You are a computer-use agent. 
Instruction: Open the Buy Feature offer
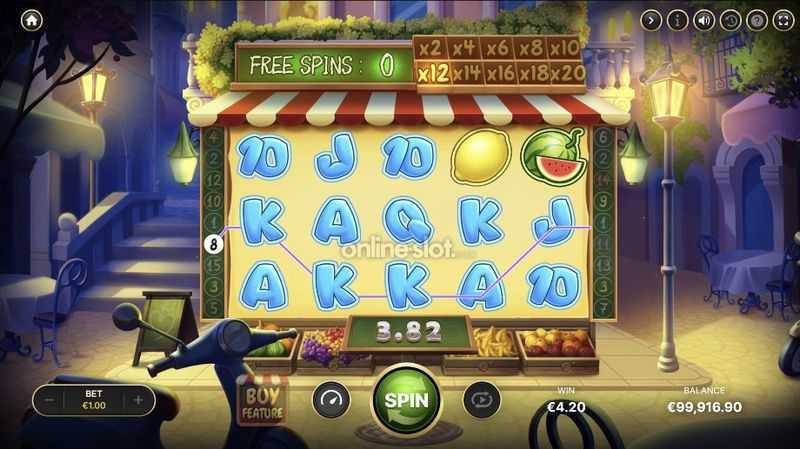(264, 400)
